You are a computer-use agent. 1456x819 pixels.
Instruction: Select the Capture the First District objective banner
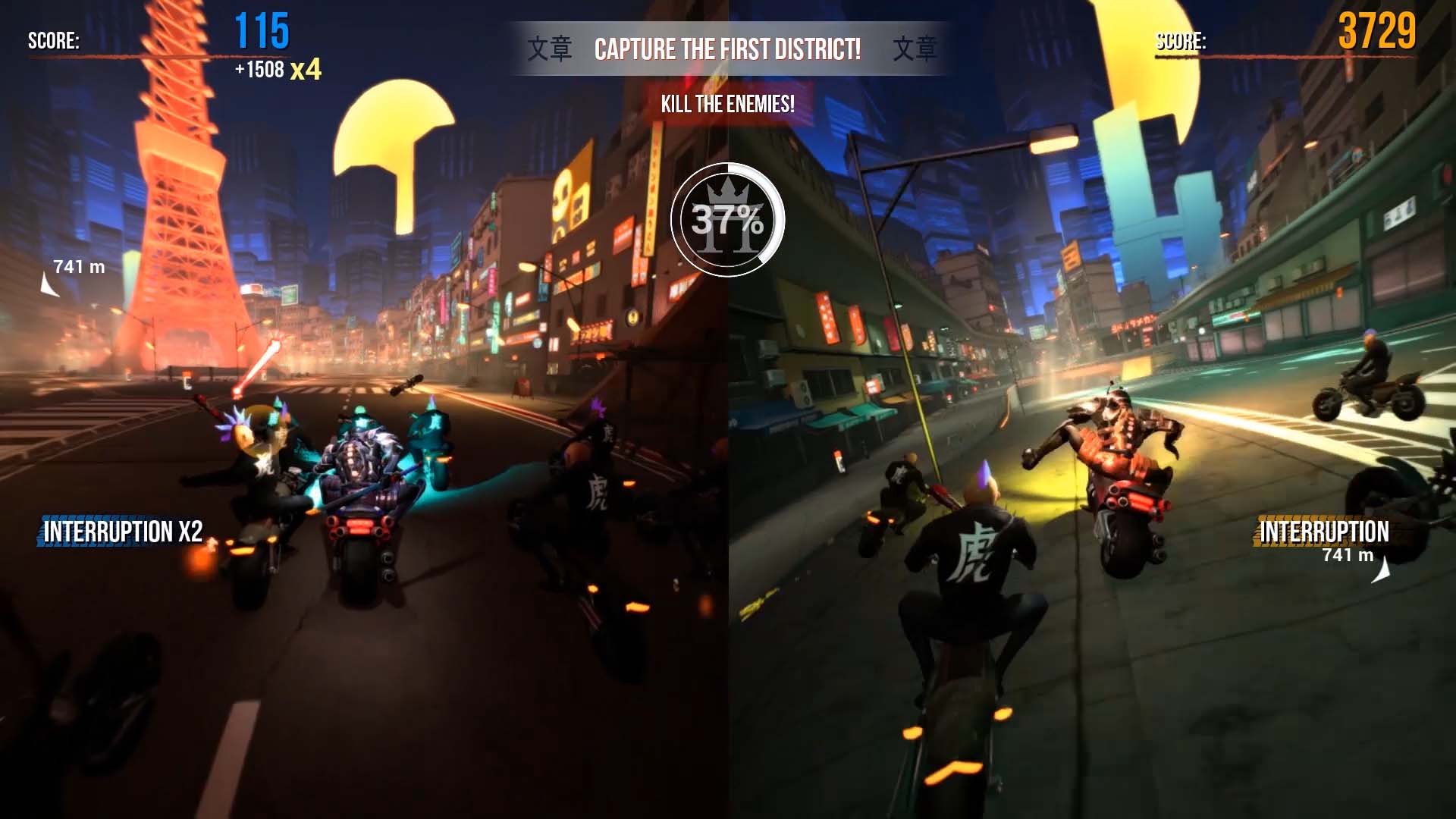coord(727,50)
